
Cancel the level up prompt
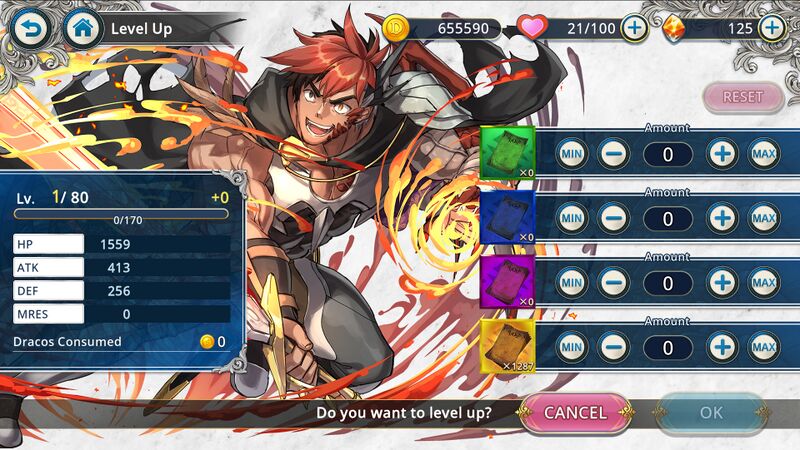[576, 412]
